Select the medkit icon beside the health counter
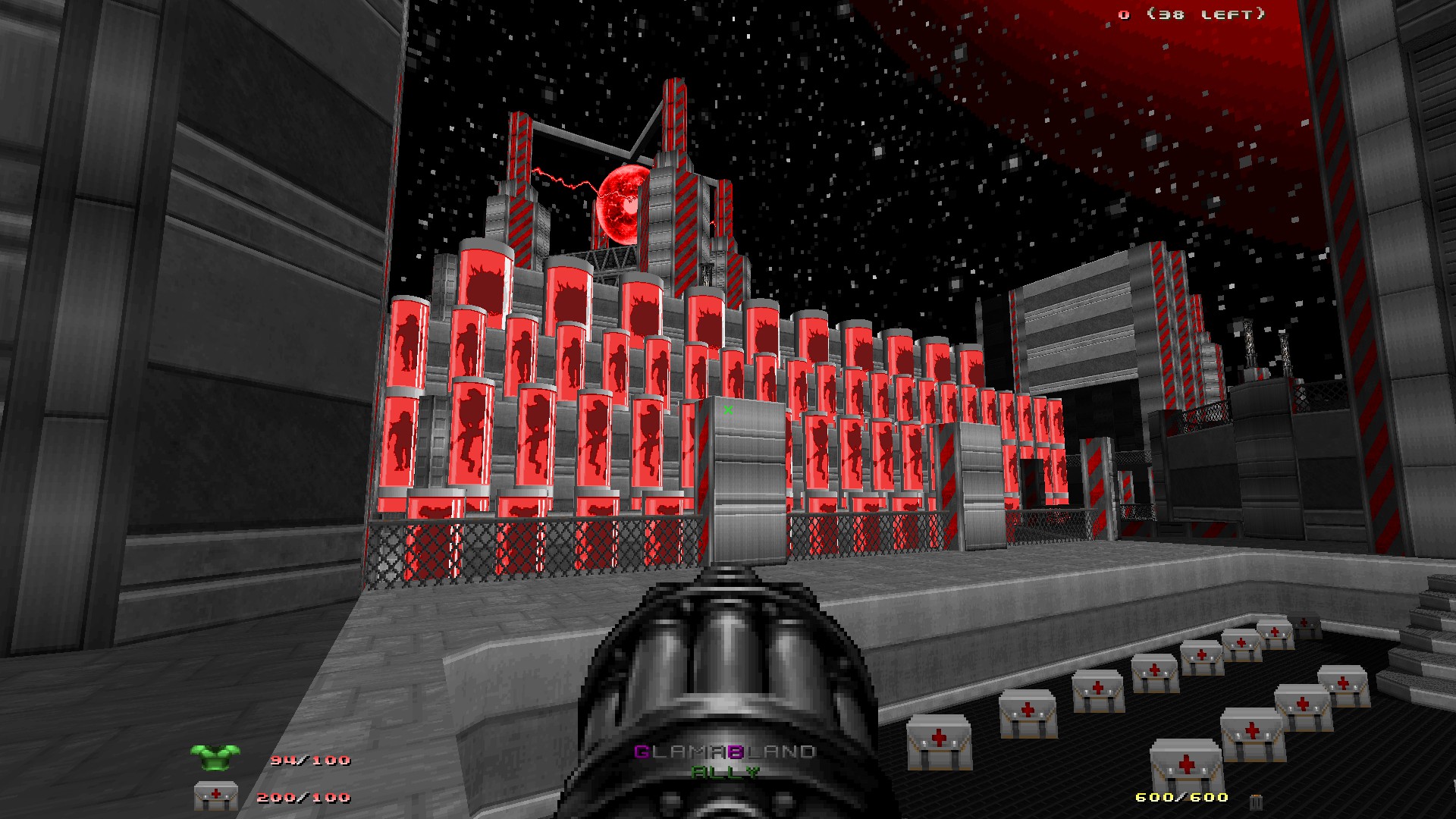Viewport: 1456px width, 819px height. pyautogui.click(x=215, y=798)
